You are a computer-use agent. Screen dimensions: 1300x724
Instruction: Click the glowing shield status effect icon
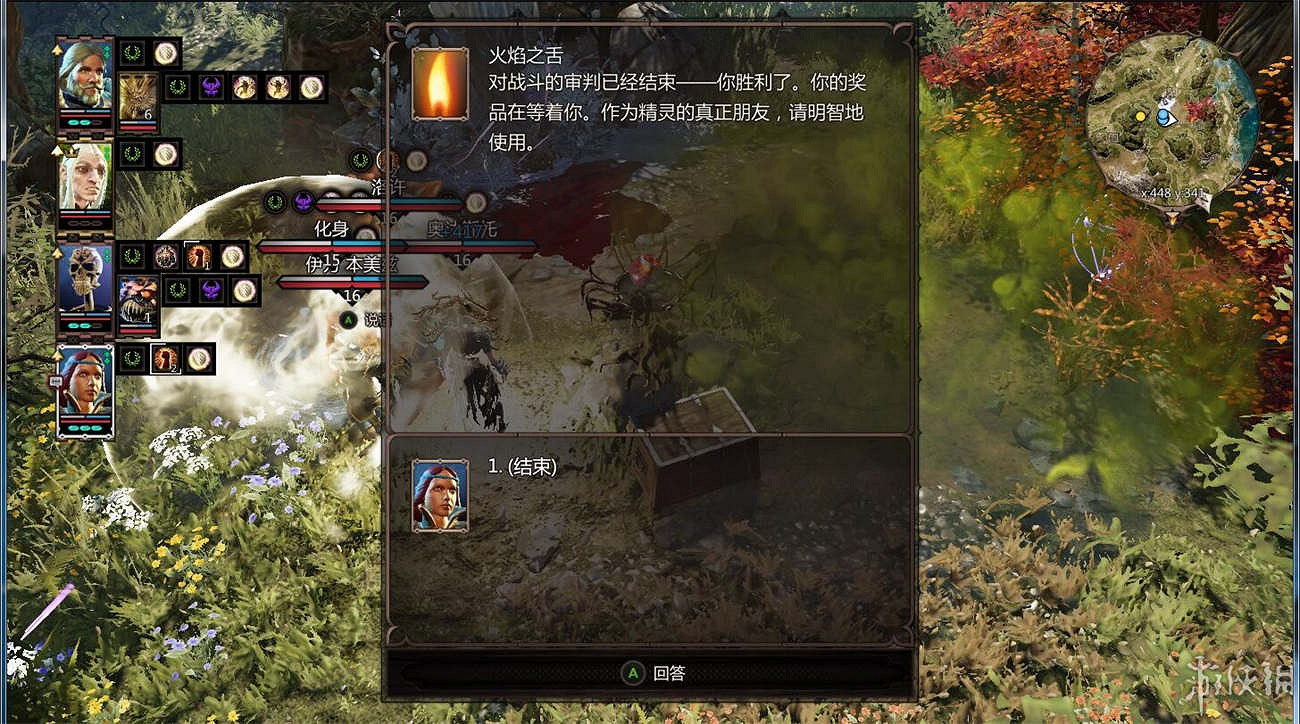(165, 52)
